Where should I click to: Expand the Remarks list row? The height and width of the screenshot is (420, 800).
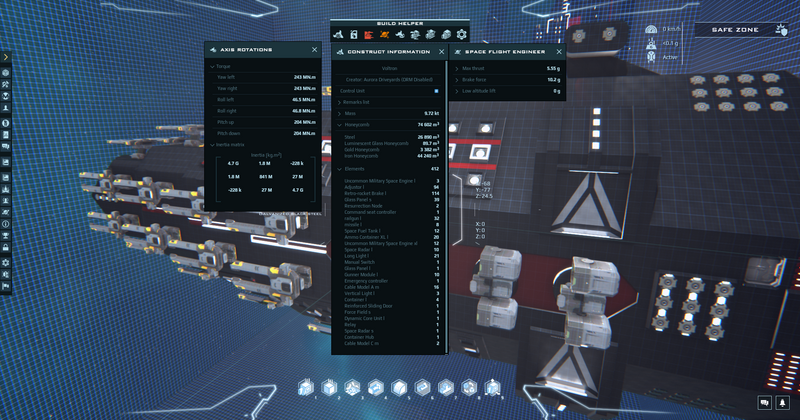(x=338, y=102)
